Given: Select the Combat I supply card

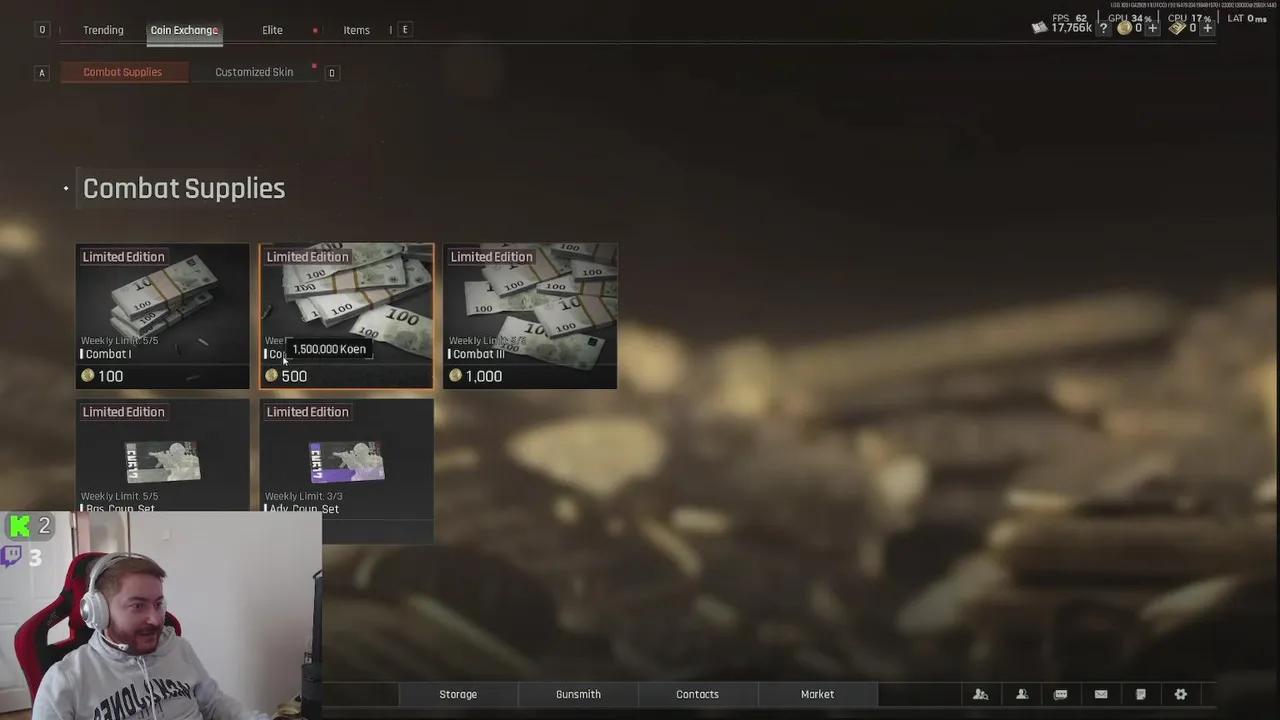Looking at the screenshot, I should [162, 315].
